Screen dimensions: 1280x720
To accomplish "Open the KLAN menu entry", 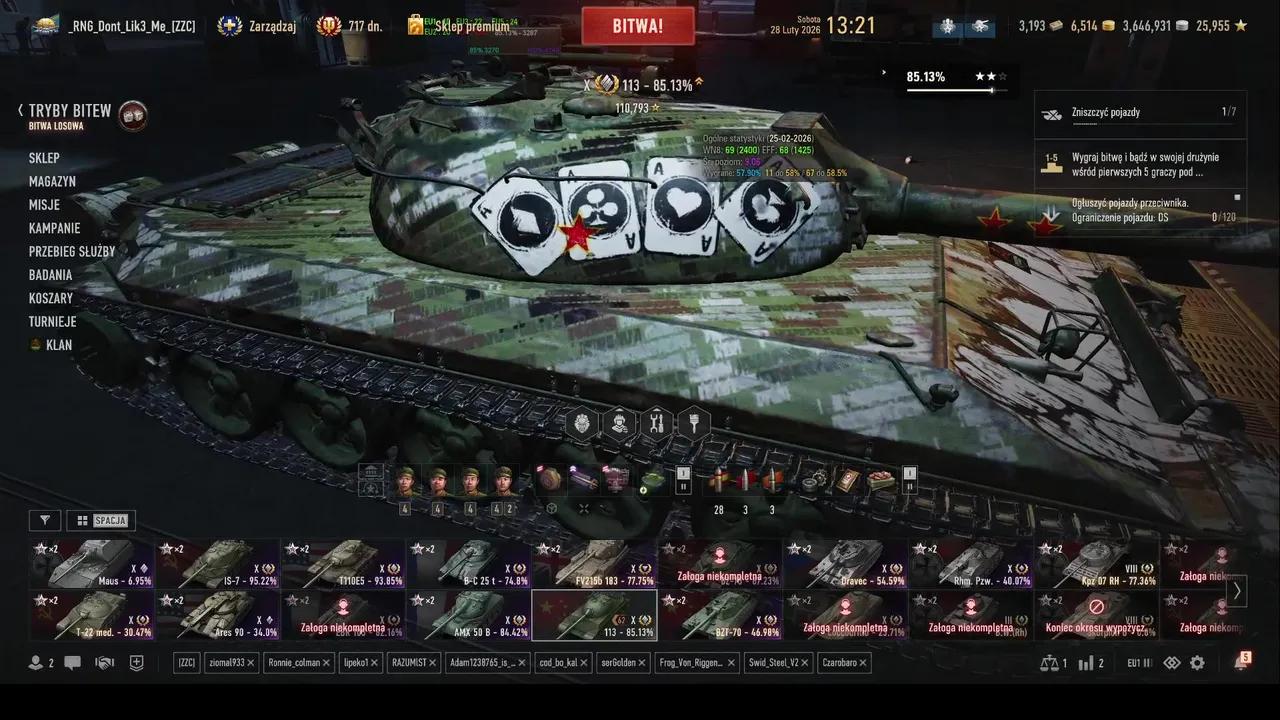I will pos(59,345).
